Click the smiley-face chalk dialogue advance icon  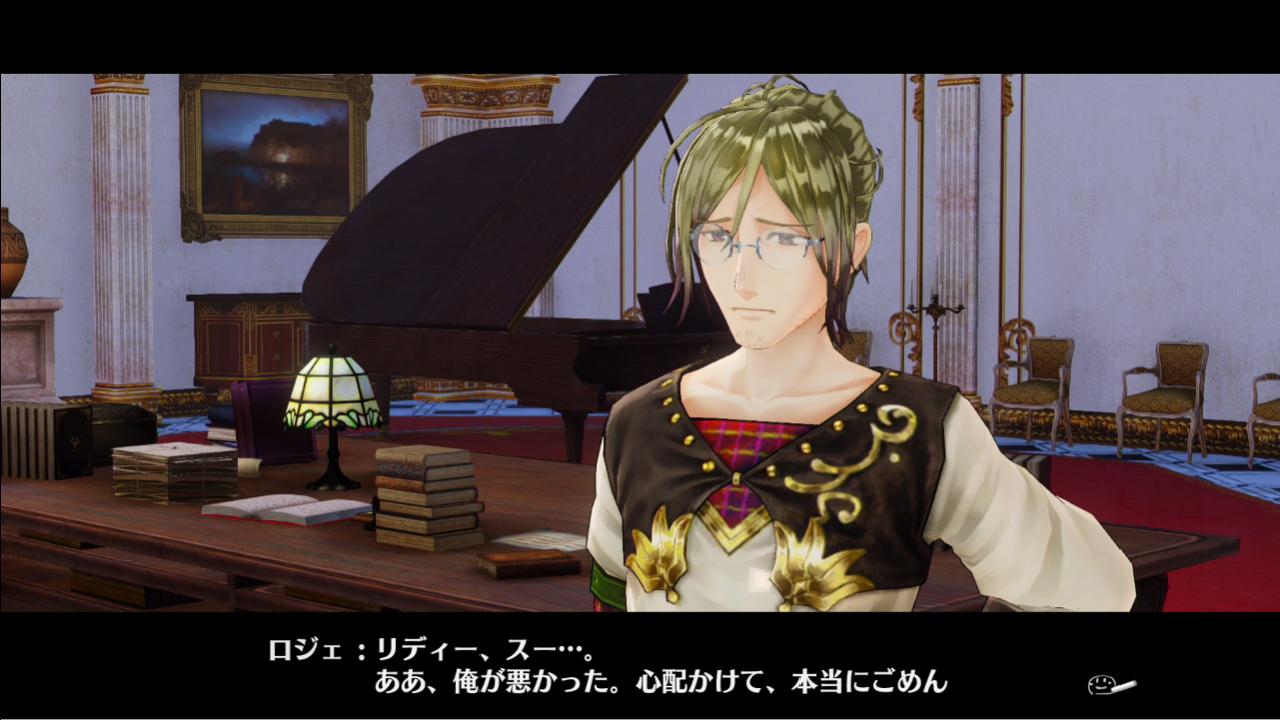[1110, 686]
